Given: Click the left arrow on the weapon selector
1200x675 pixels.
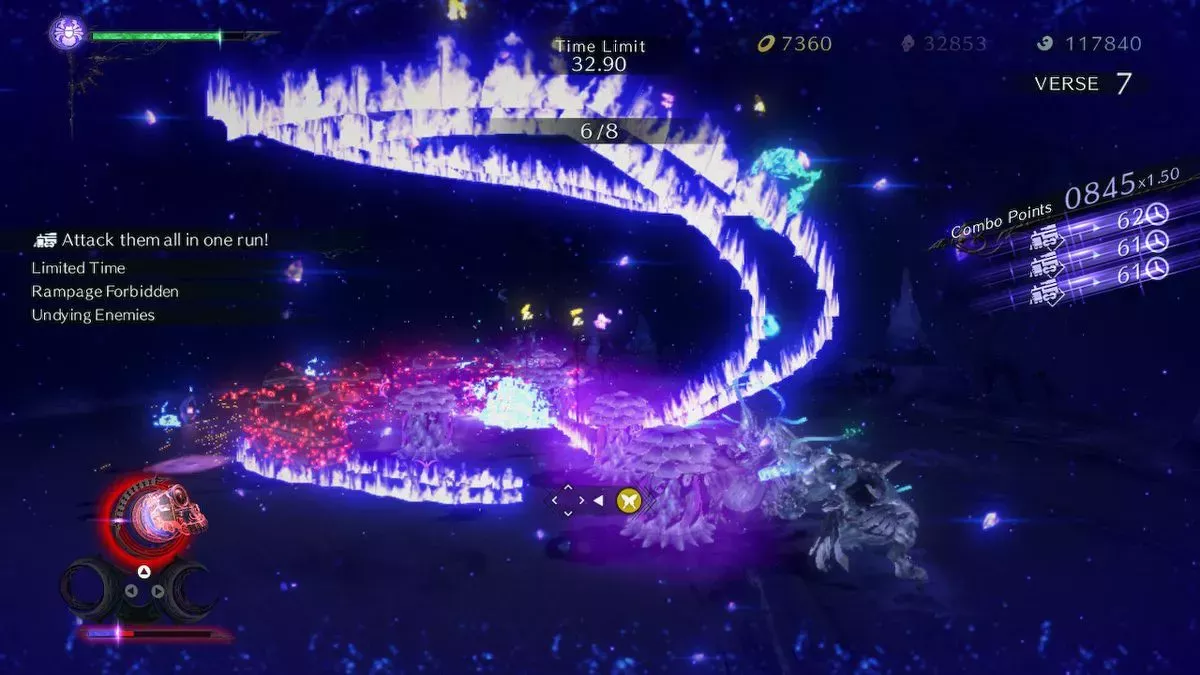Looking at the screenshot, I should point(130,590).
